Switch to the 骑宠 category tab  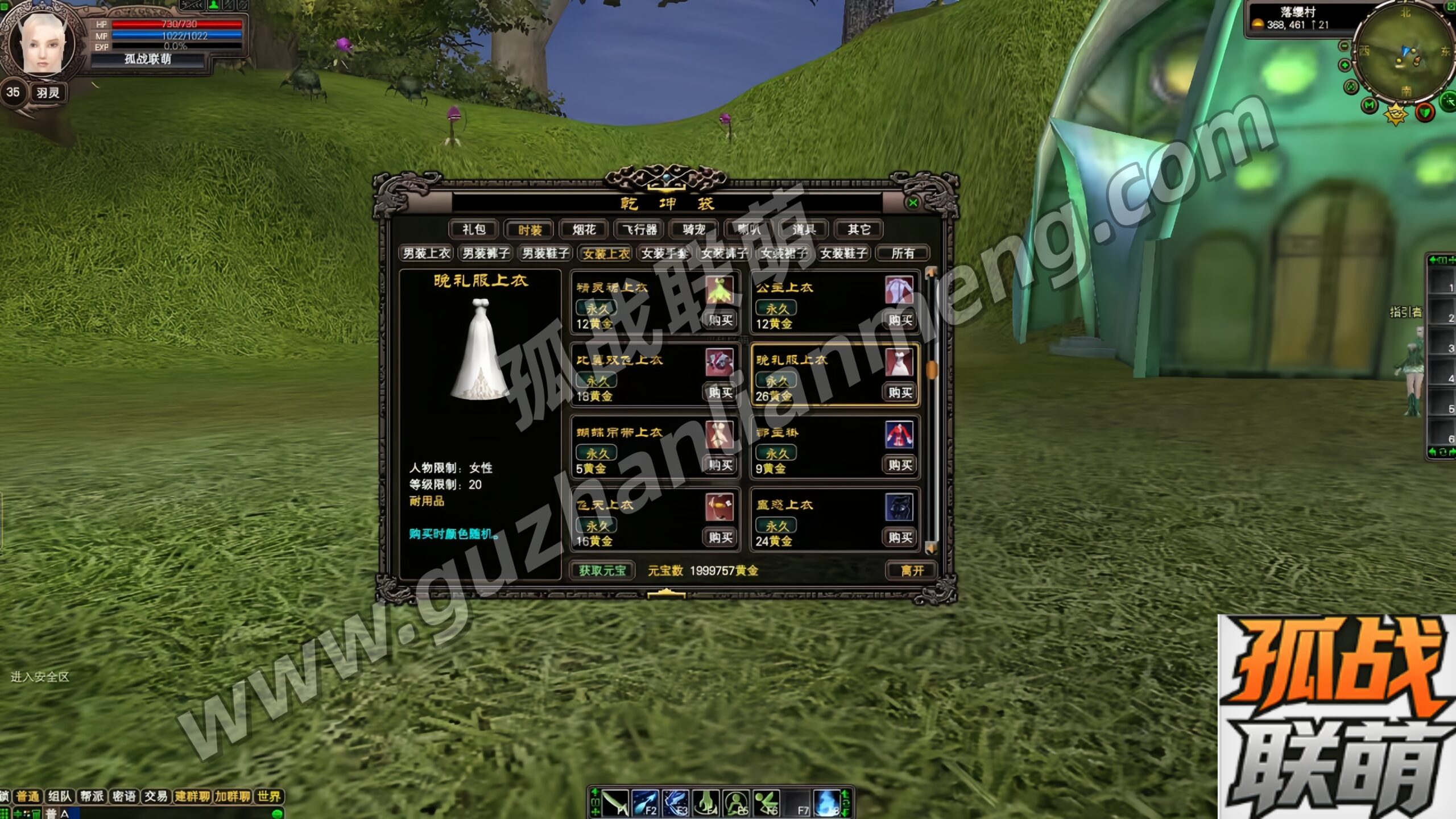[x=694, y=229]
